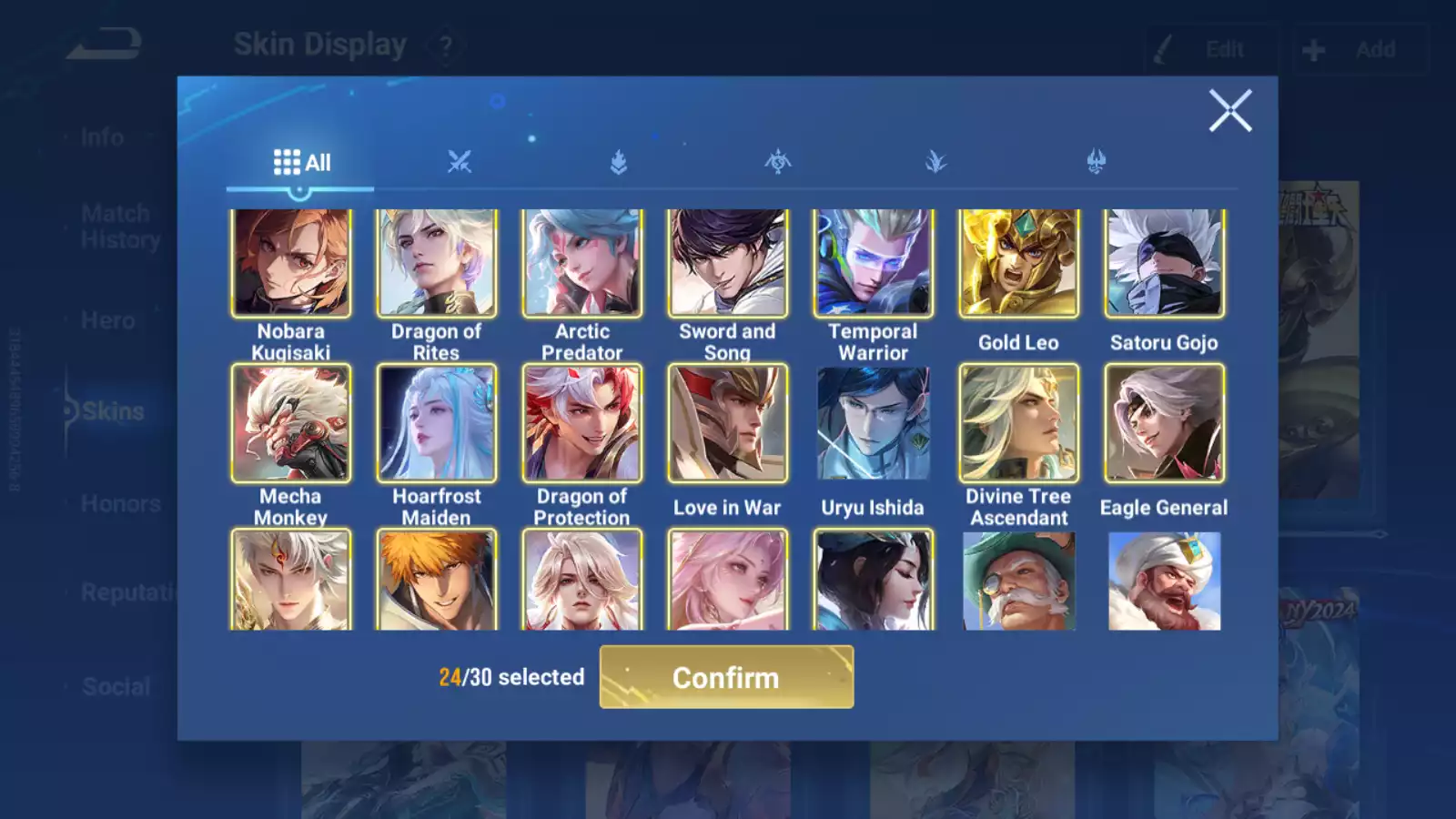Pick the Dragon of Protection skin
The width and height of the screenshot is (1456, 819).
(582, 423)
